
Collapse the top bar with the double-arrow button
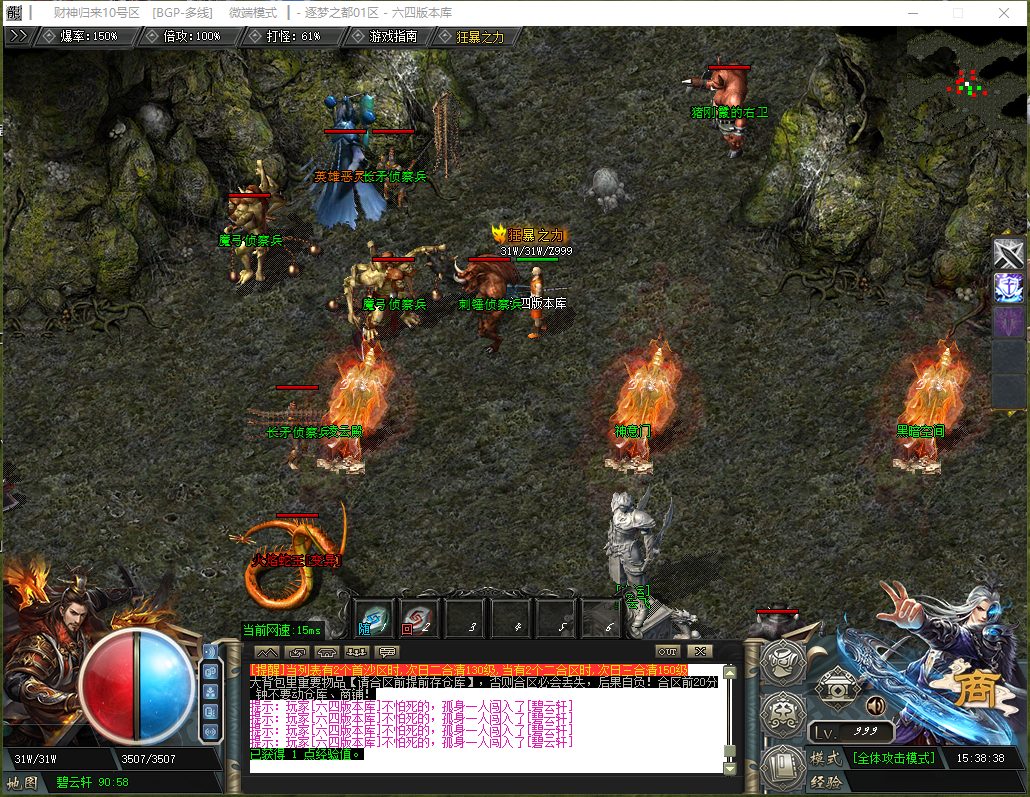(17, 35)
